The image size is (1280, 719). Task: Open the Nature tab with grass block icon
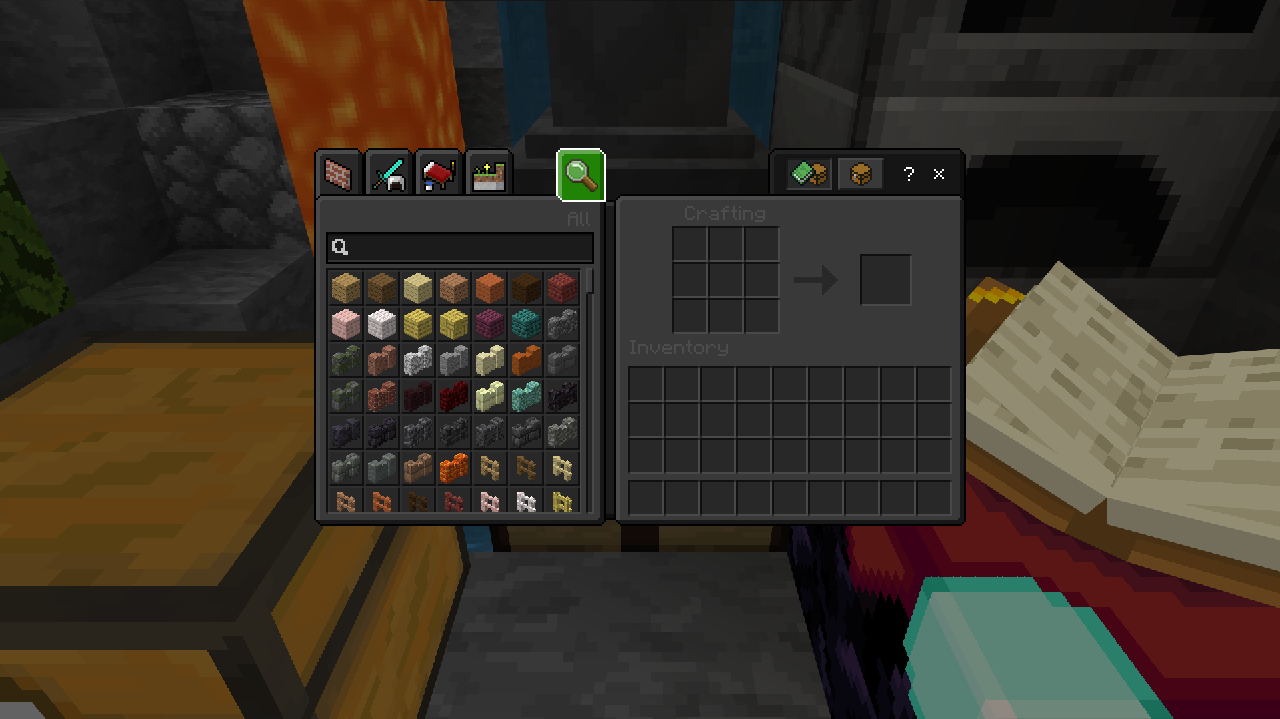point(488,175)
